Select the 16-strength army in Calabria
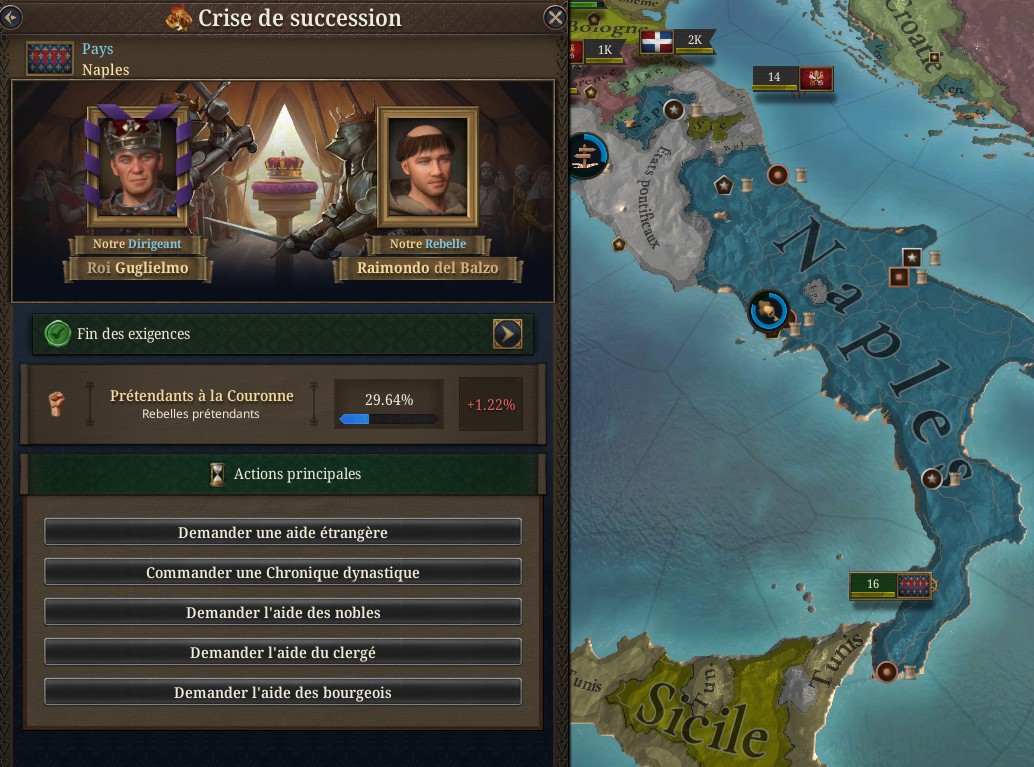The height and width of the screenshot is (767, 1034). pyautogui.click(x=889, y=585)
